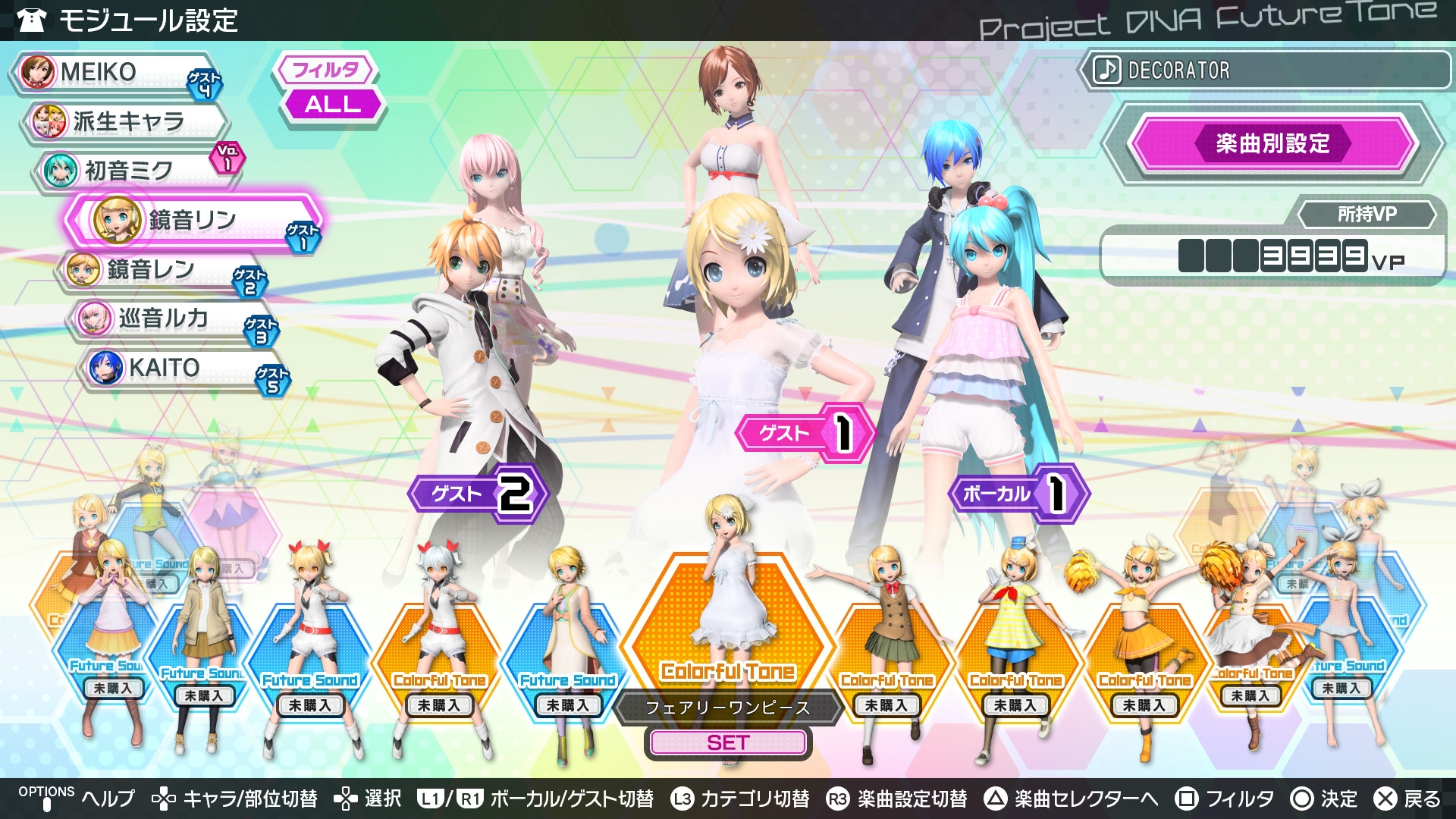1456x819 pixels.
Task: Pick the yellow striped shirt Rin module
Action: pyautogui.click(x=1016, y=652)
